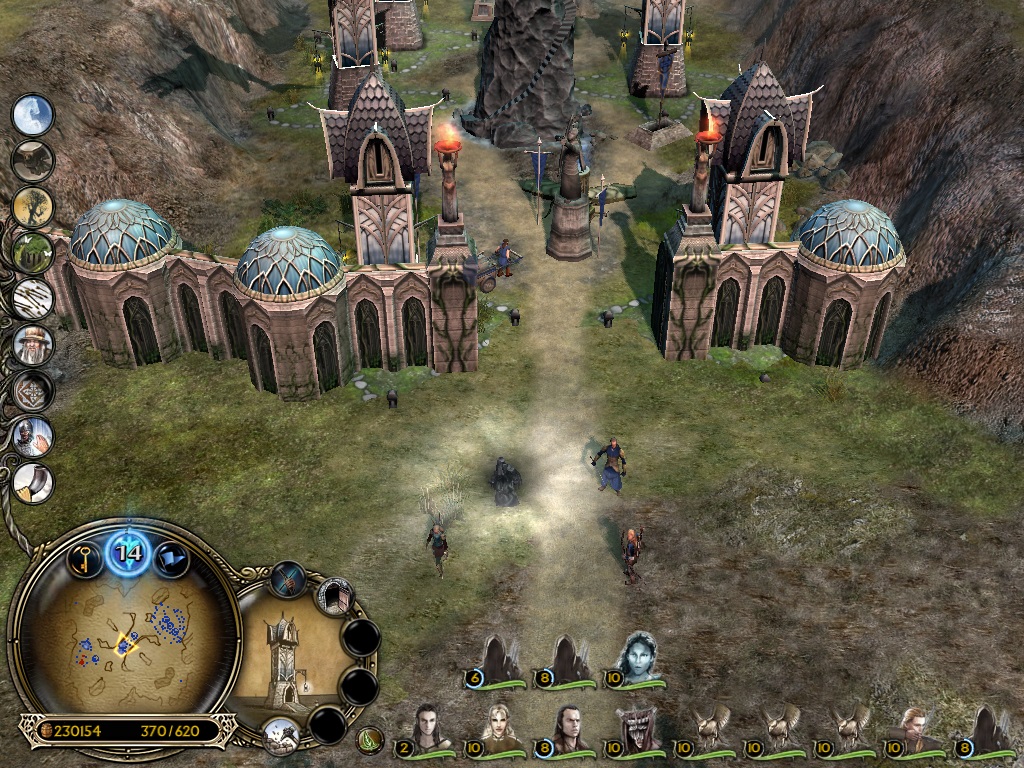Select the blonde long-haired elf hero portrait
Image resolution: width=1024 pixels, height=768 pixels.
(x=497, y=729)
